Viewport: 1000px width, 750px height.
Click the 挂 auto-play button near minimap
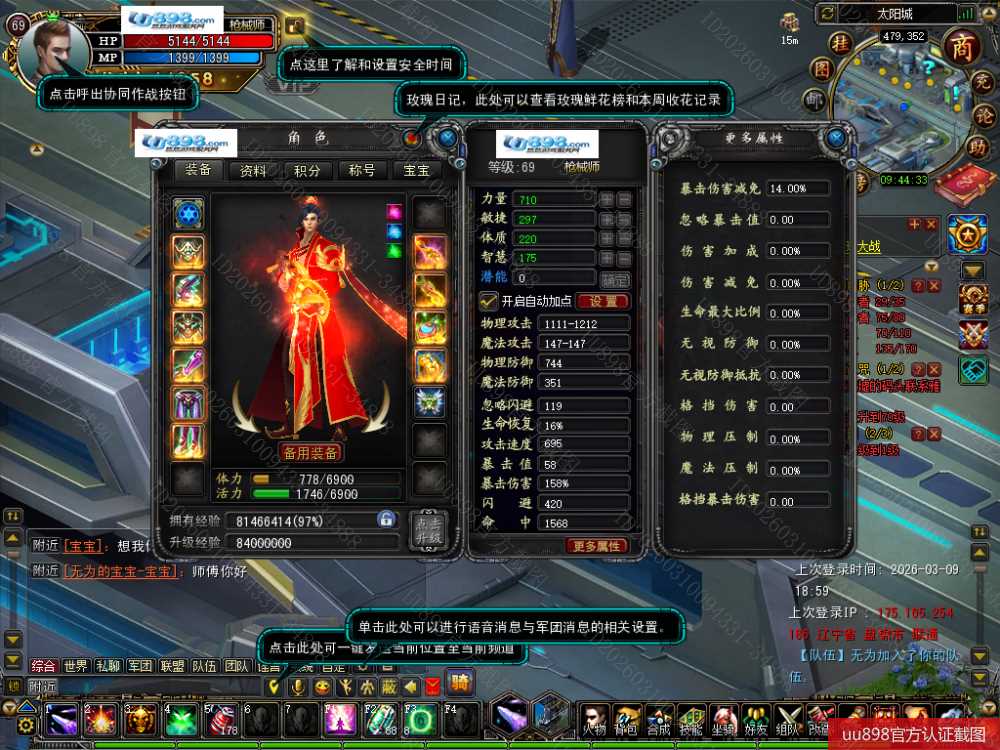(842, 43)
